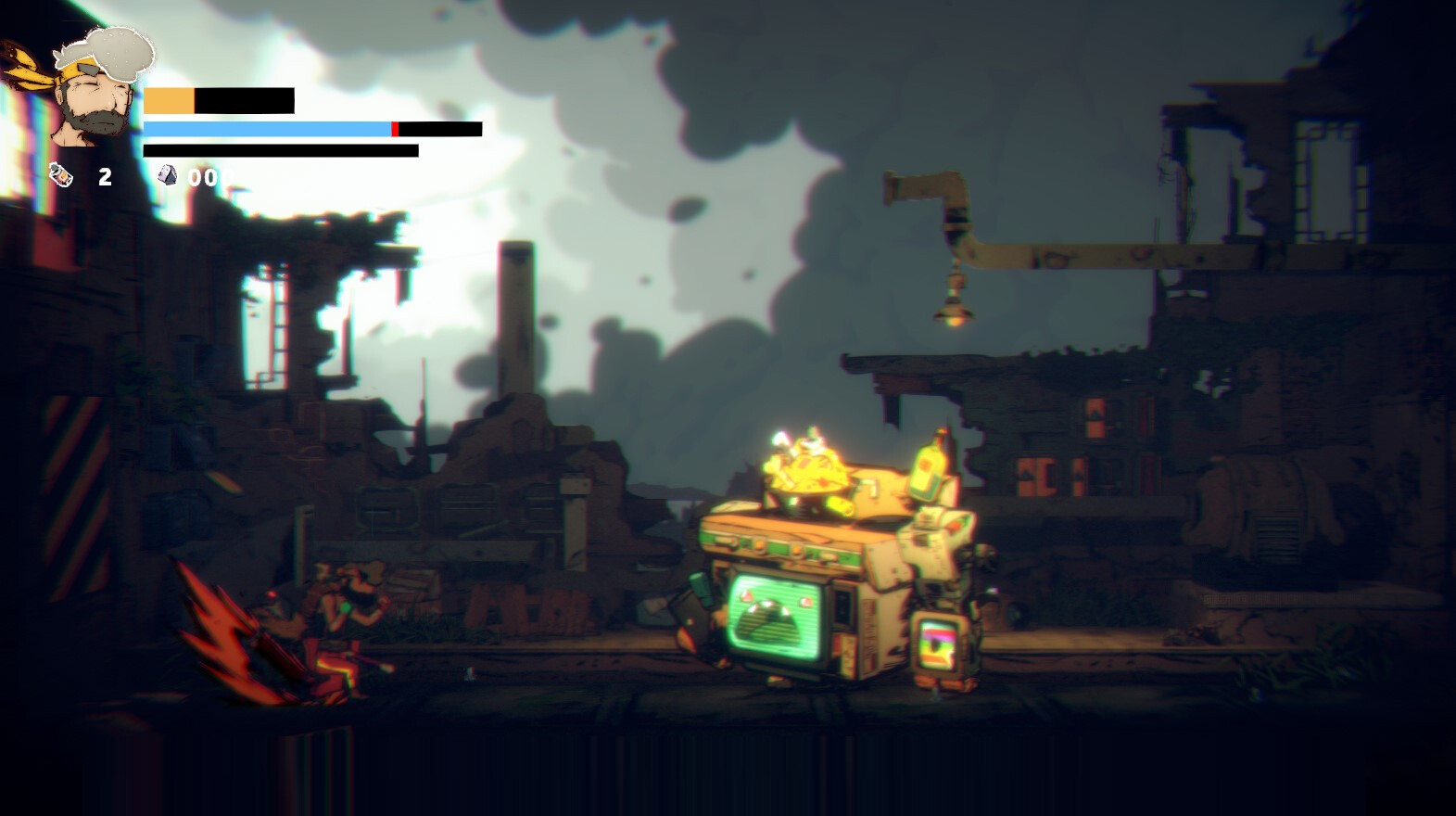Click the black bar below the ammo bar
This screenshot has width=1456, height=816.
278,148
